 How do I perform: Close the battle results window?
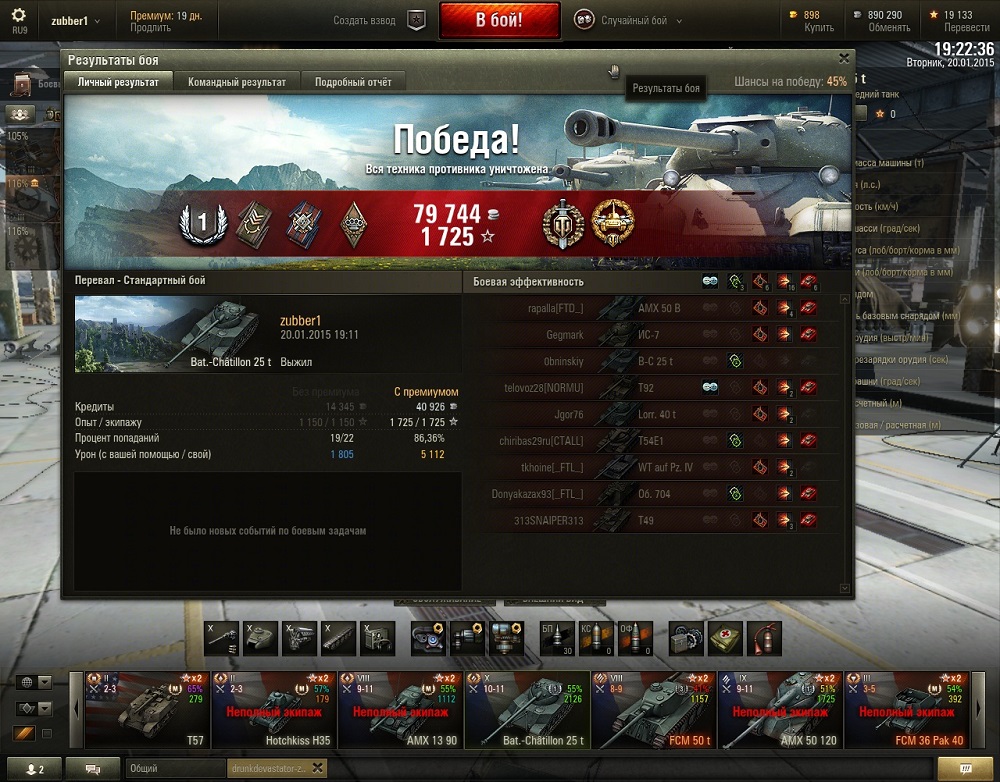point(844,59)
